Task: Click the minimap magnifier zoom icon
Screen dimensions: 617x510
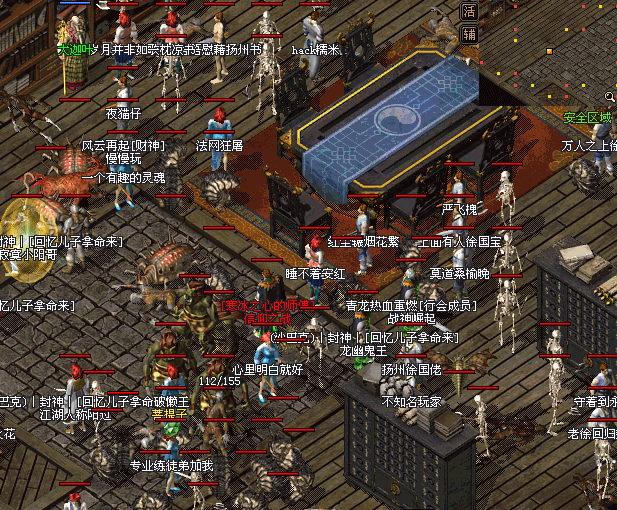Action: (x=609, y=97)
